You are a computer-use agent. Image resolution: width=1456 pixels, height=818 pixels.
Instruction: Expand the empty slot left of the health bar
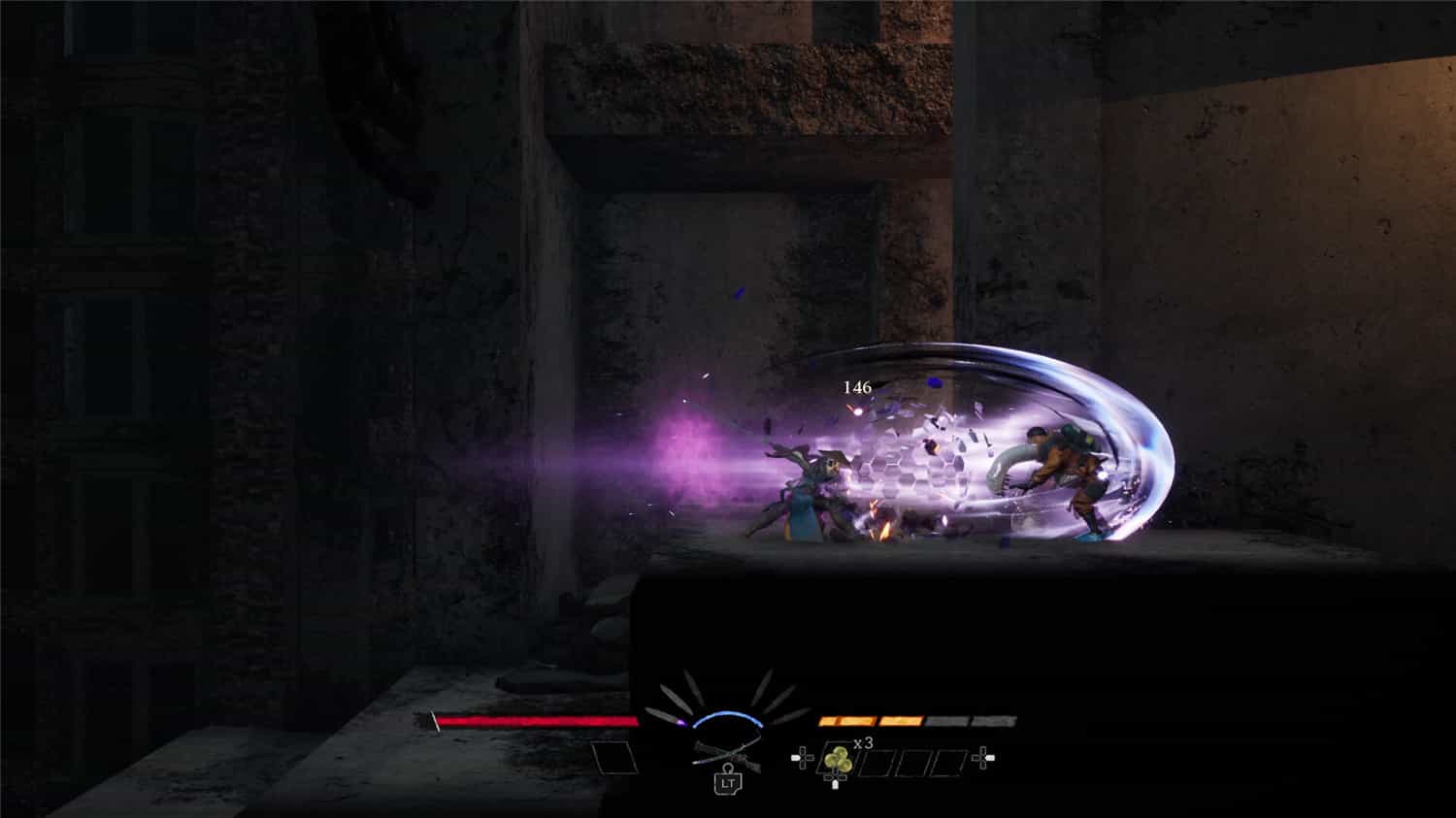(612, 757)
